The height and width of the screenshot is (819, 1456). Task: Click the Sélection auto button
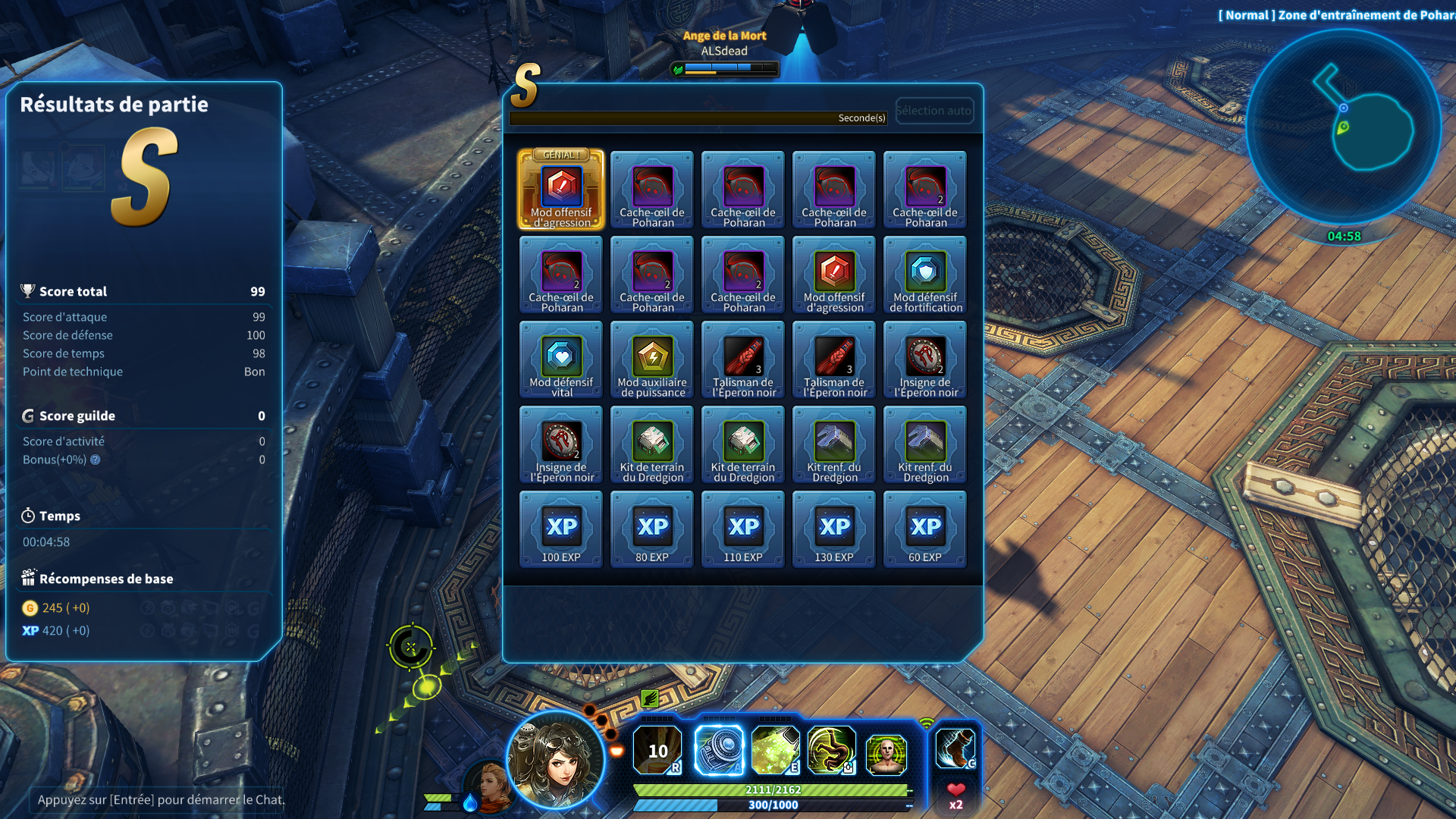[x=934, y=111]
